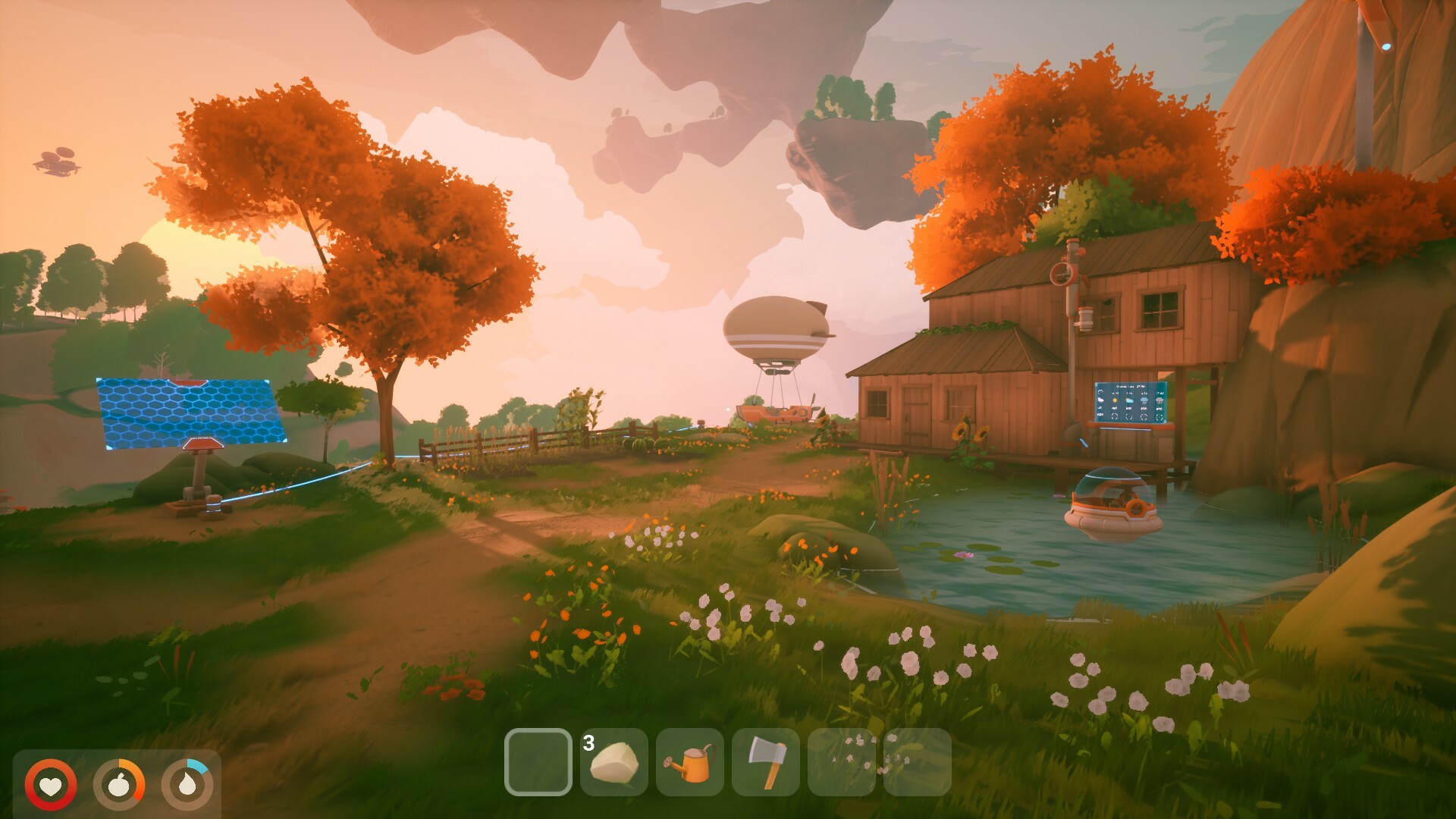
Task: Equip the orange watering can
Action: point(689,762)
